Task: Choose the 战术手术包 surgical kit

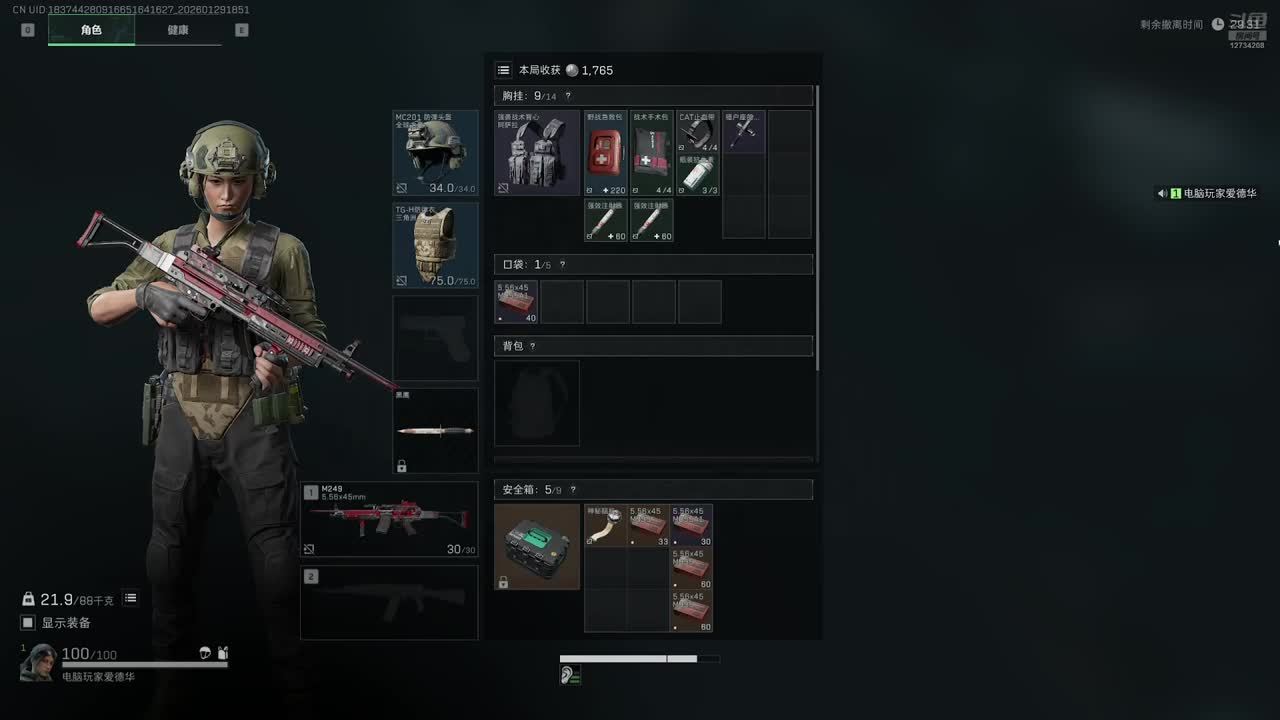Action: coord(652,153)
